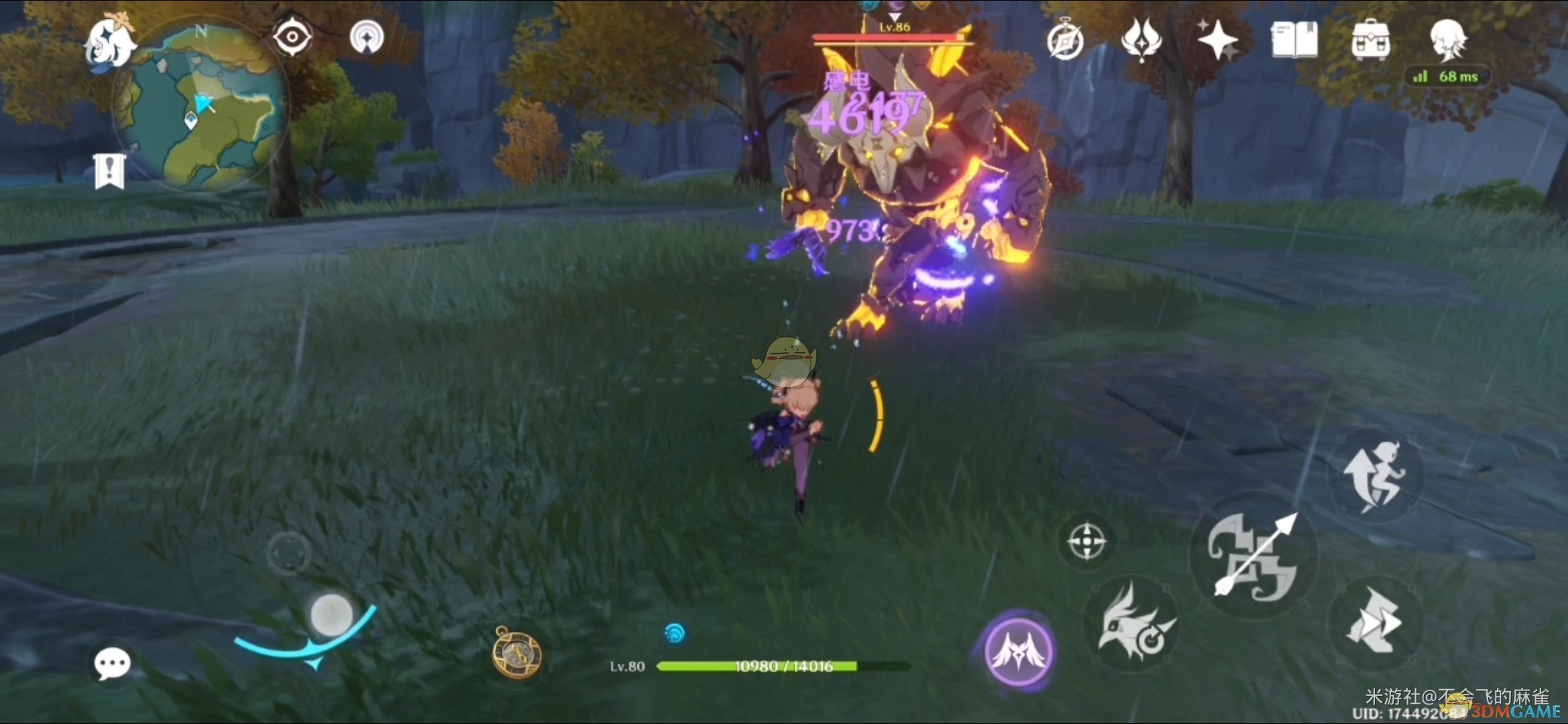Open the quest banner with exclamation mark

coord(109,171)
